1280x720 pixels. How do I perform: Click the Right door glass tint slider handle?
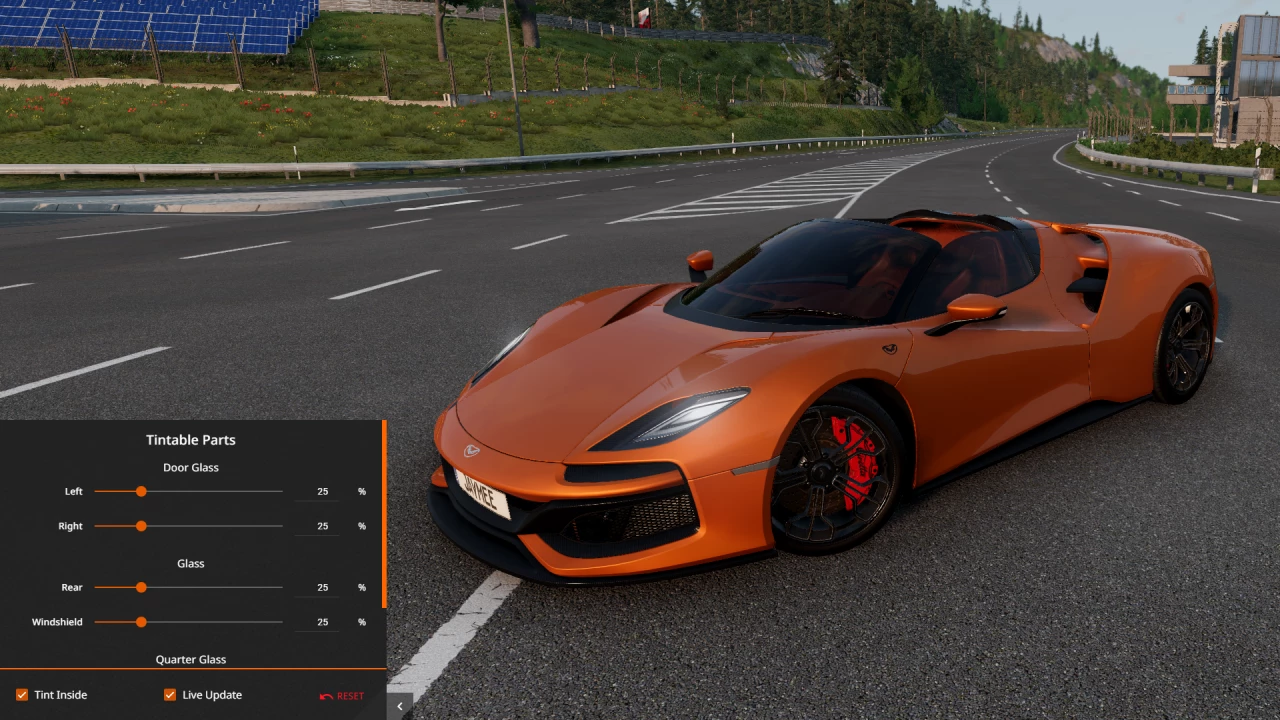(141, 525)
